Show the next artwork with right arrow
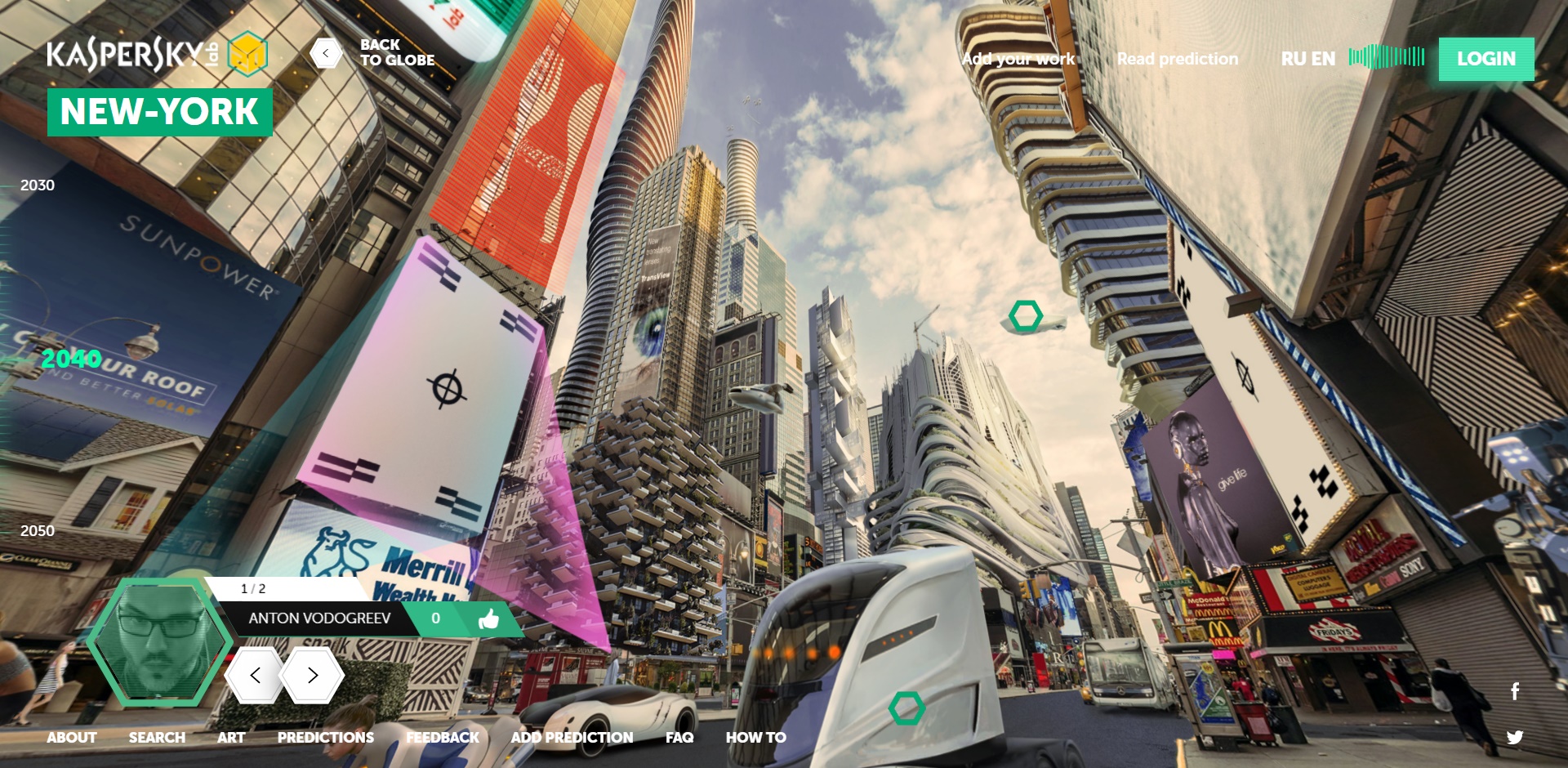This screenshot has height=768, width=1568. (x=312, y=675)
